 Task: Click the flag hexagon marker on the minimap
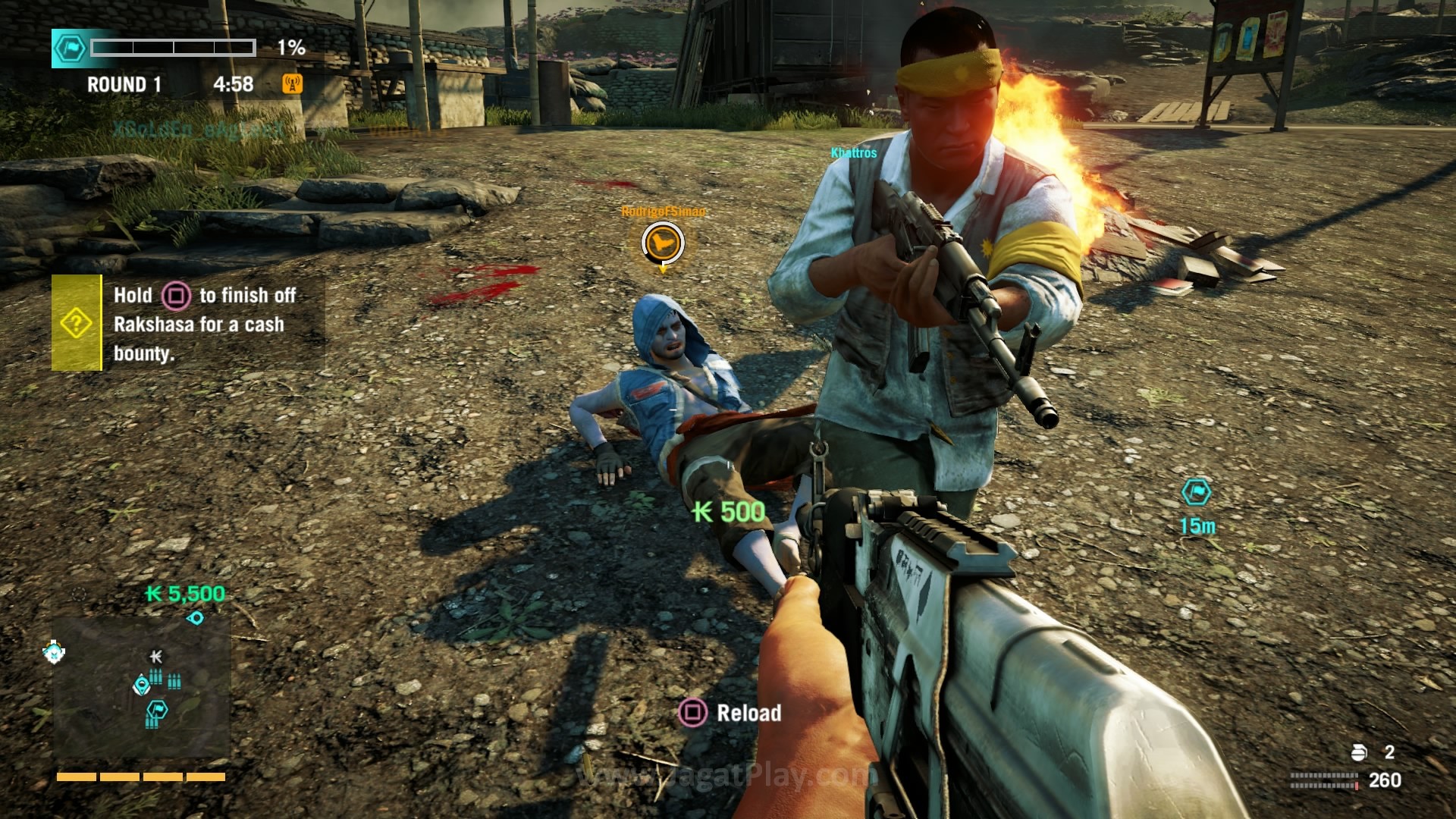[158, 709]
